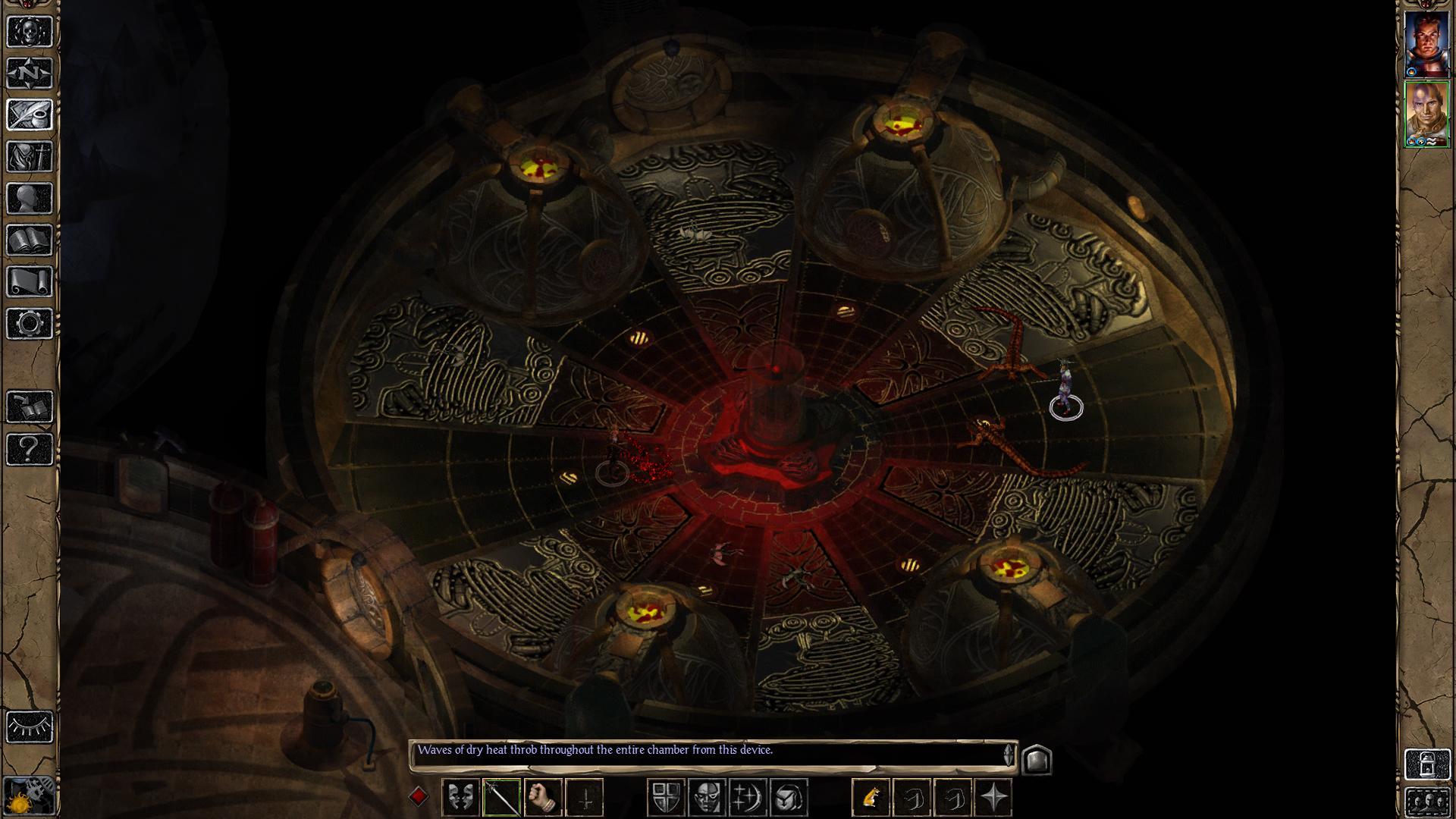The width and height of the screenshot is (1456, 819).
Task: Start dialogue with the masks icon
Action: click(460, 798)
